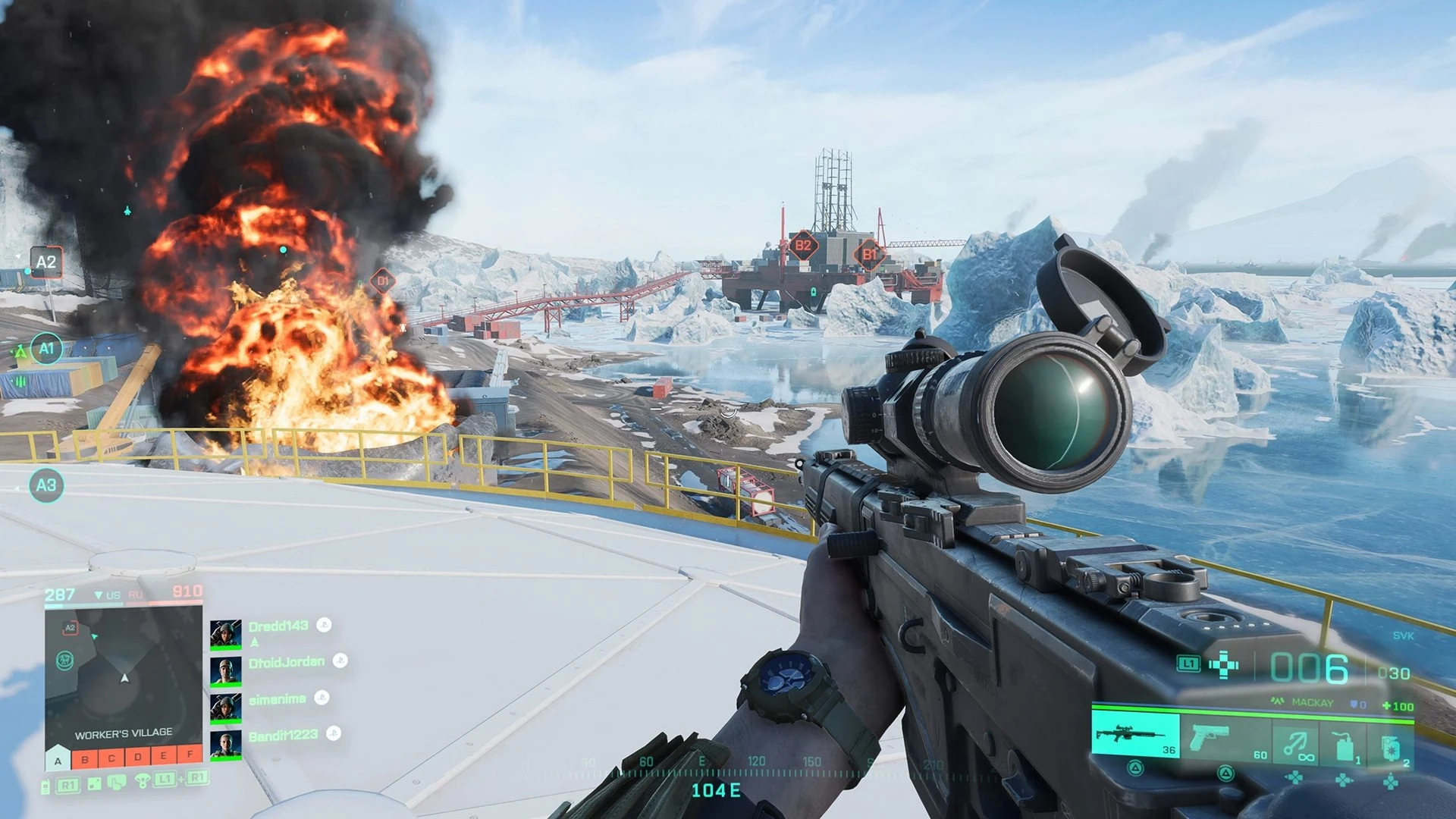
Task: Expand the US ticket counter dropdown arrow
Action: click(98, 595)
